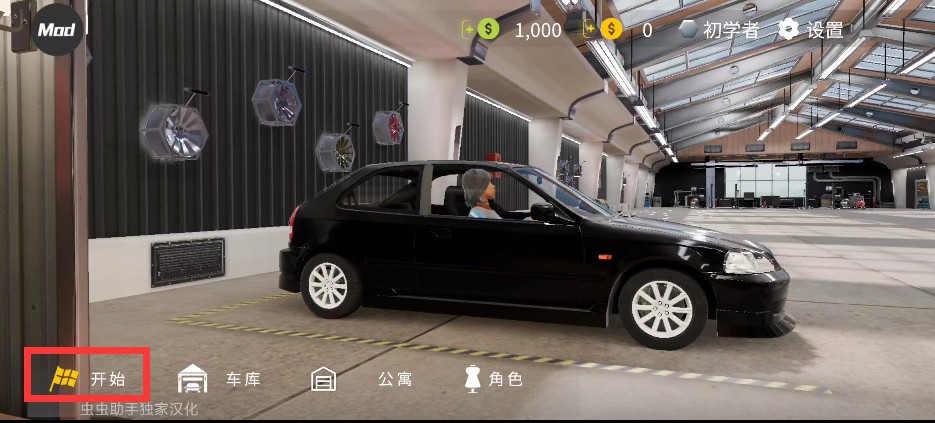Open the 角色 character menu
The height and width of the screenshot is (423, 935).
coord(492,379)
